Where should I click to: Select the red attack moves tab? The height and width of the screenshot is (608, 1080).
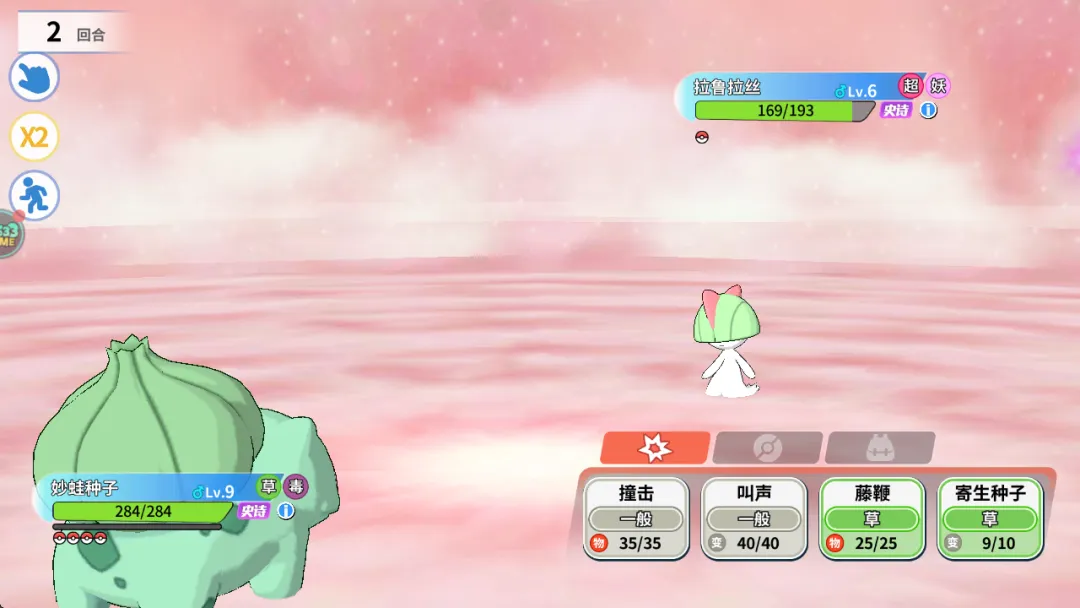coord(655,448)
